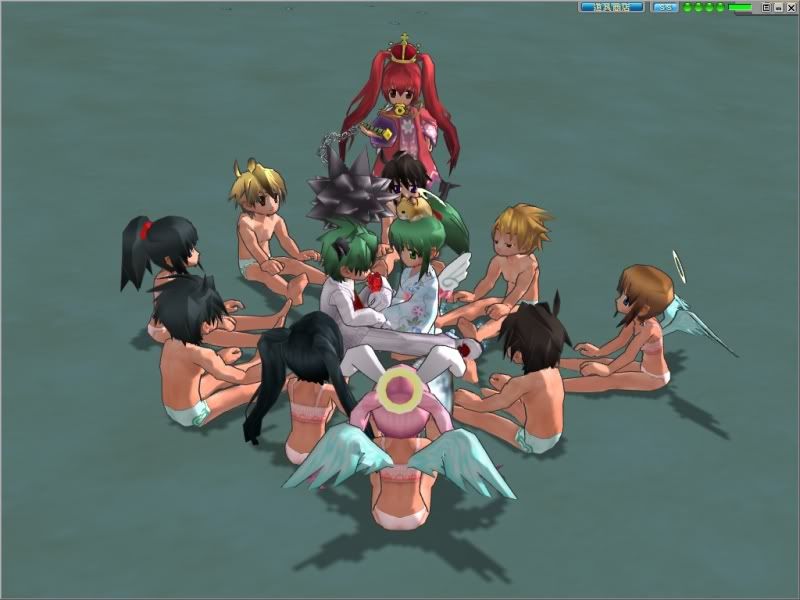800x600 pixels.
Task: Minimize the game window
Action: pos(779,7)
